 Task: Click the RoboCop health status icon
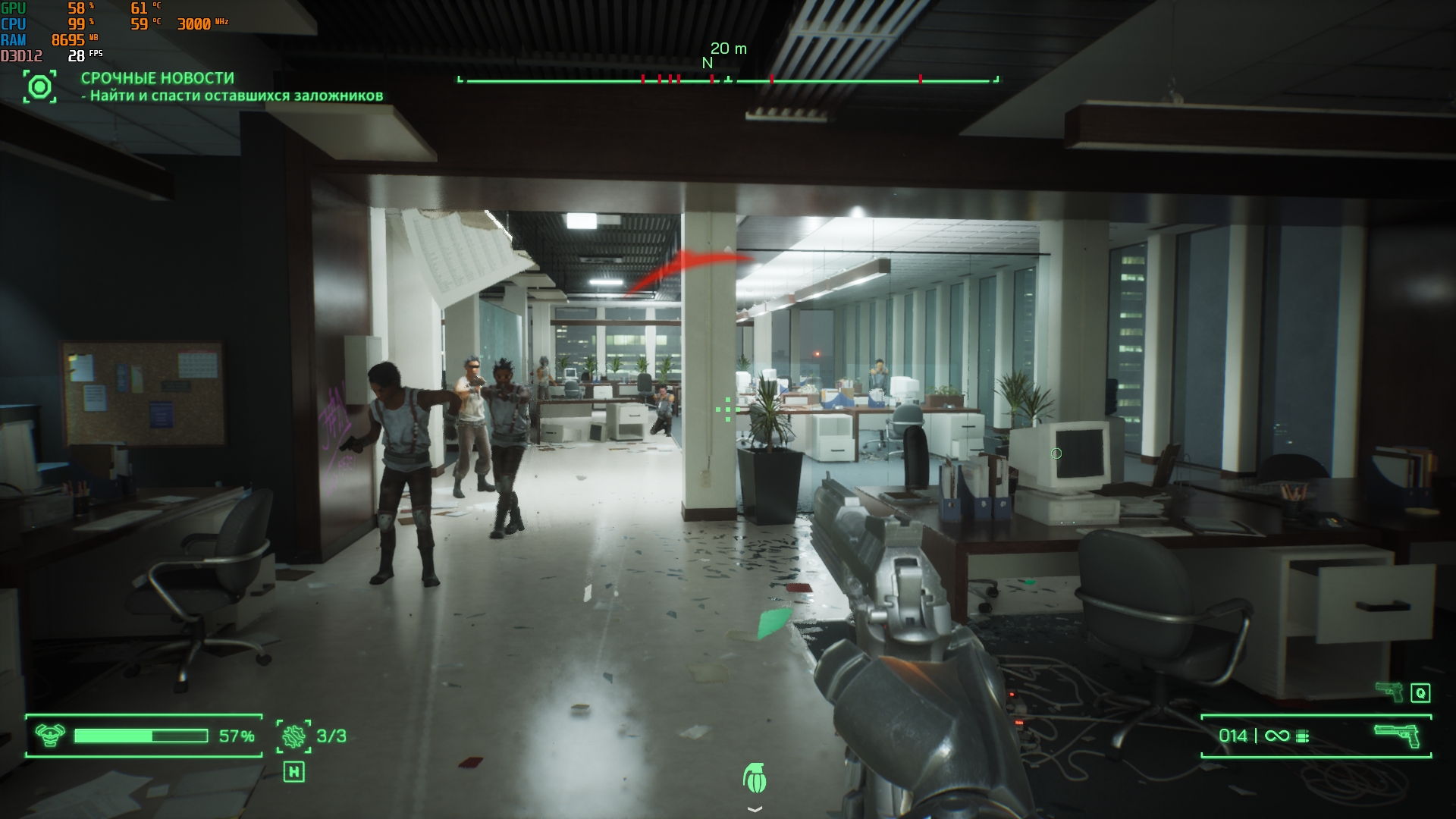[x=50, y=736]
